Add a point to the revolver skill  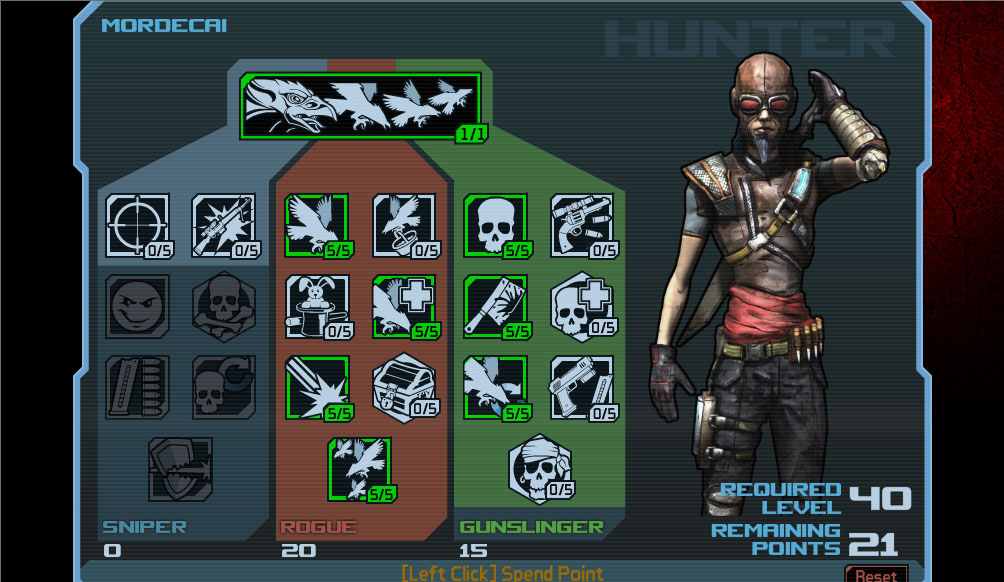coord(582,225)
